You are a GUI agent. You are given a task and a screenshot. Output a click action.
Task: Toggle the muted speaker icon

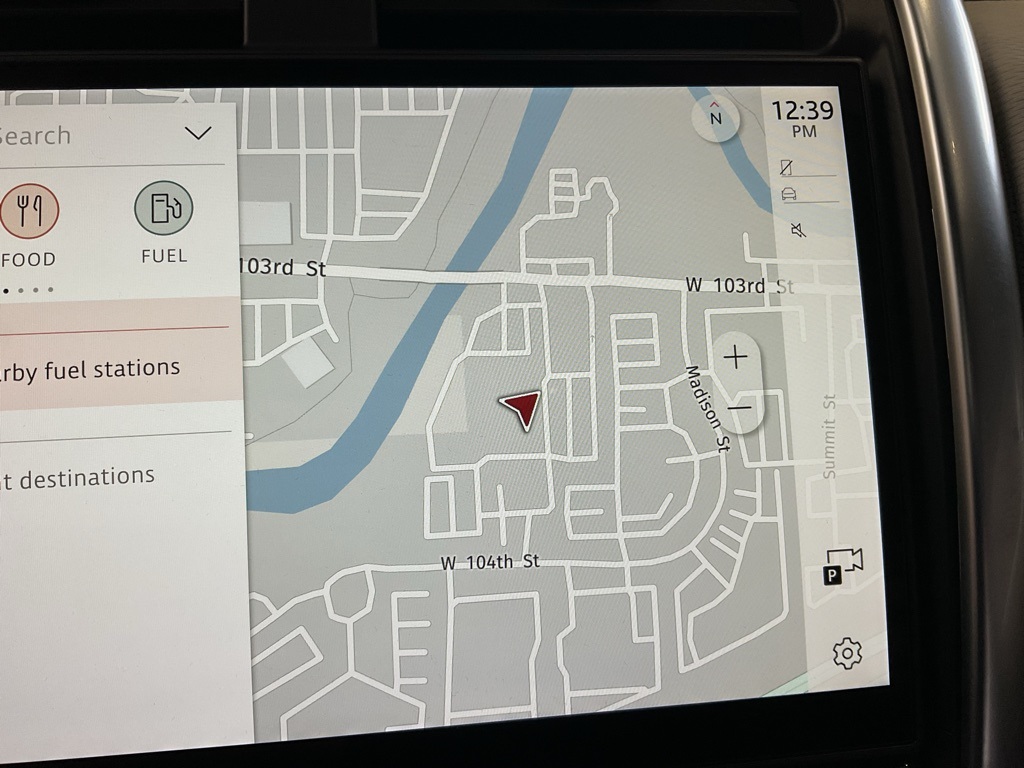pyautogui.click(x=798, y=231)
